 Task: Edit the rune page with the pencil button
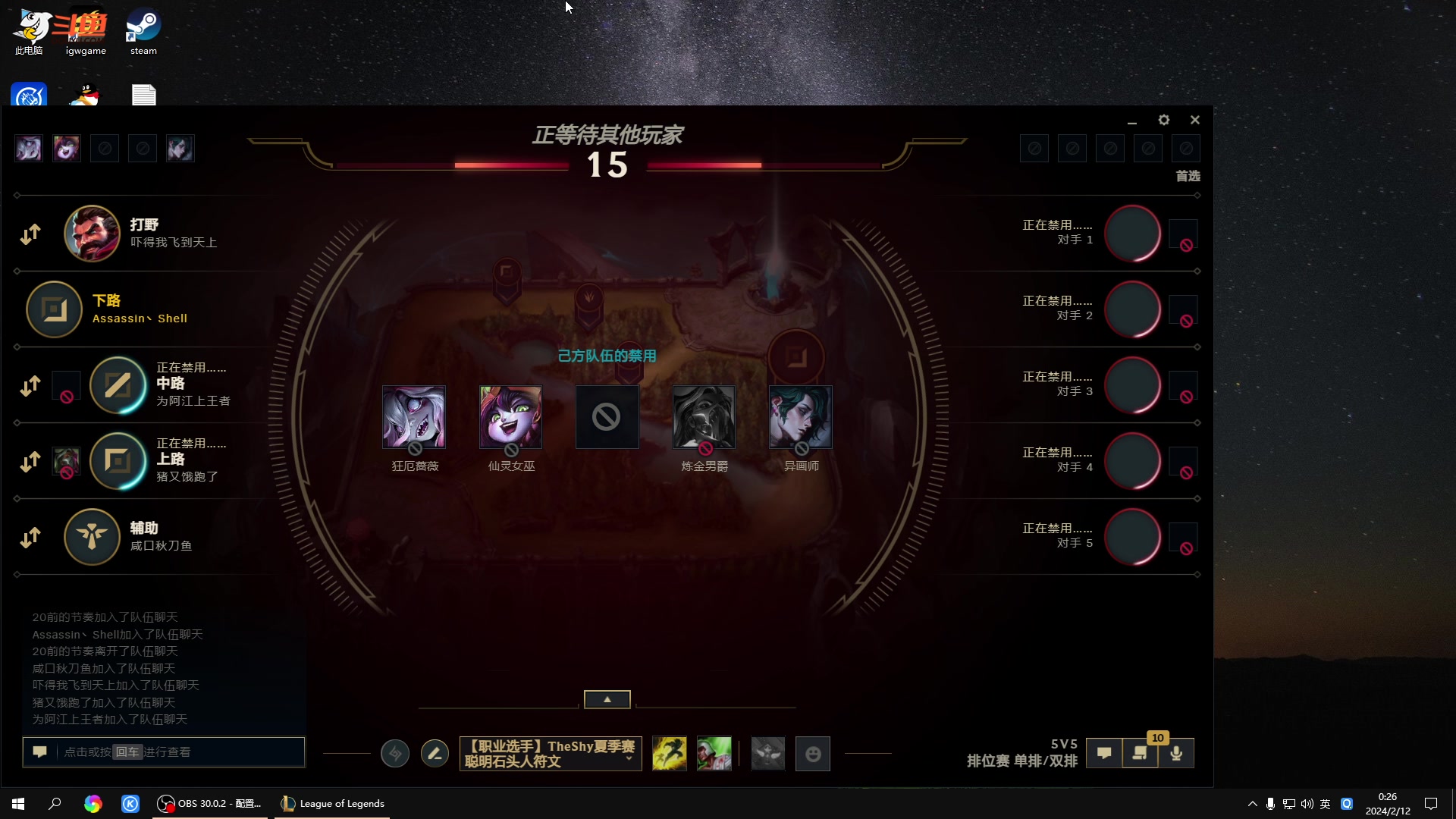tap(435, 753)
